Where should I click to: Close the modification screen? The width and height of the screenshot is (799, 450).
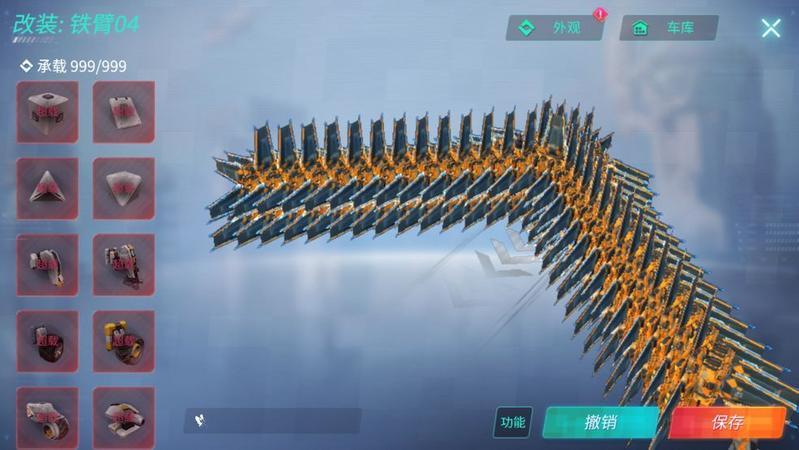tap(770, 28)
